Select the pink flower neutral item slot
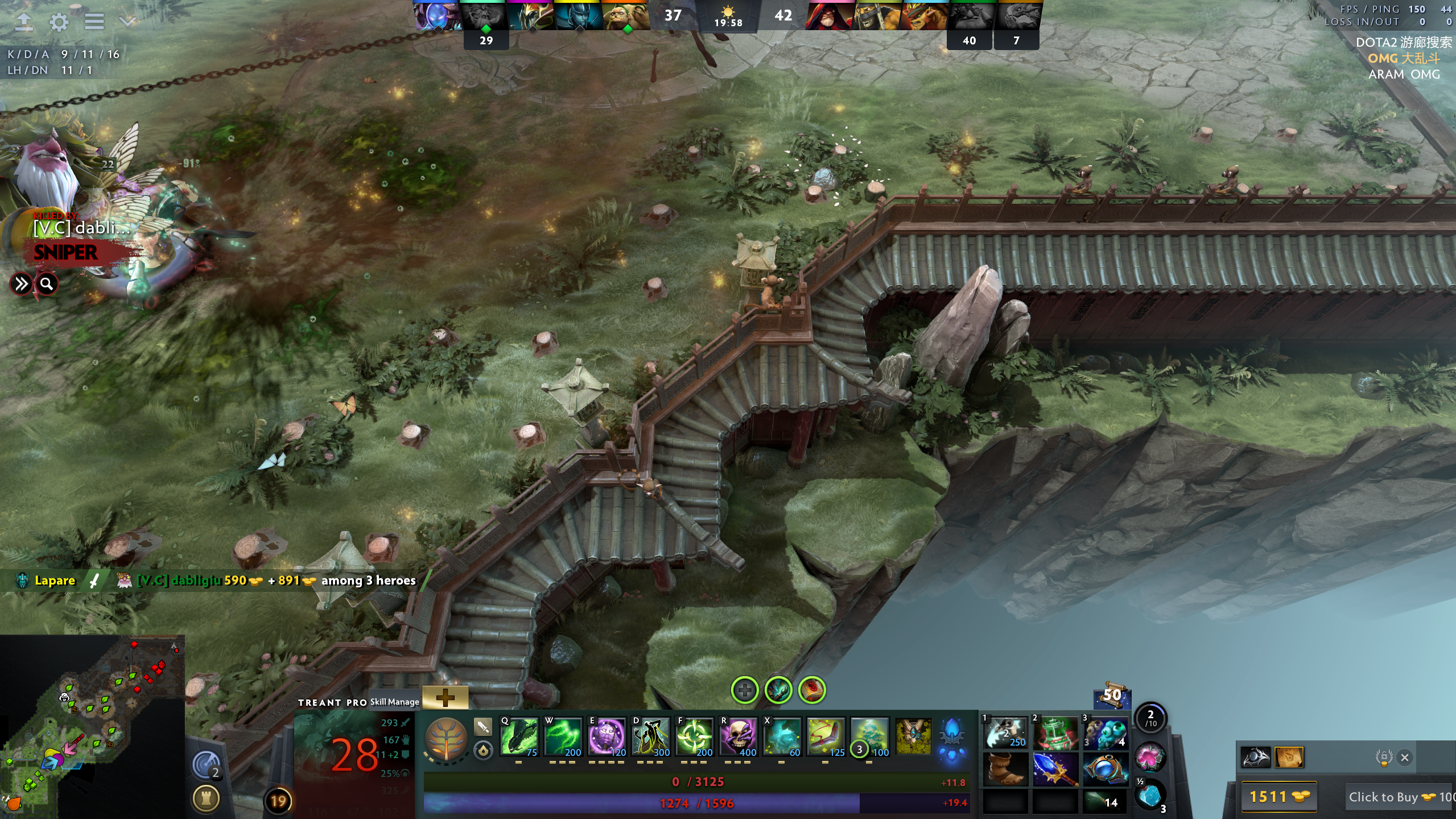1456x819 pixels. pyautogui.click(x=1149, y=757)
